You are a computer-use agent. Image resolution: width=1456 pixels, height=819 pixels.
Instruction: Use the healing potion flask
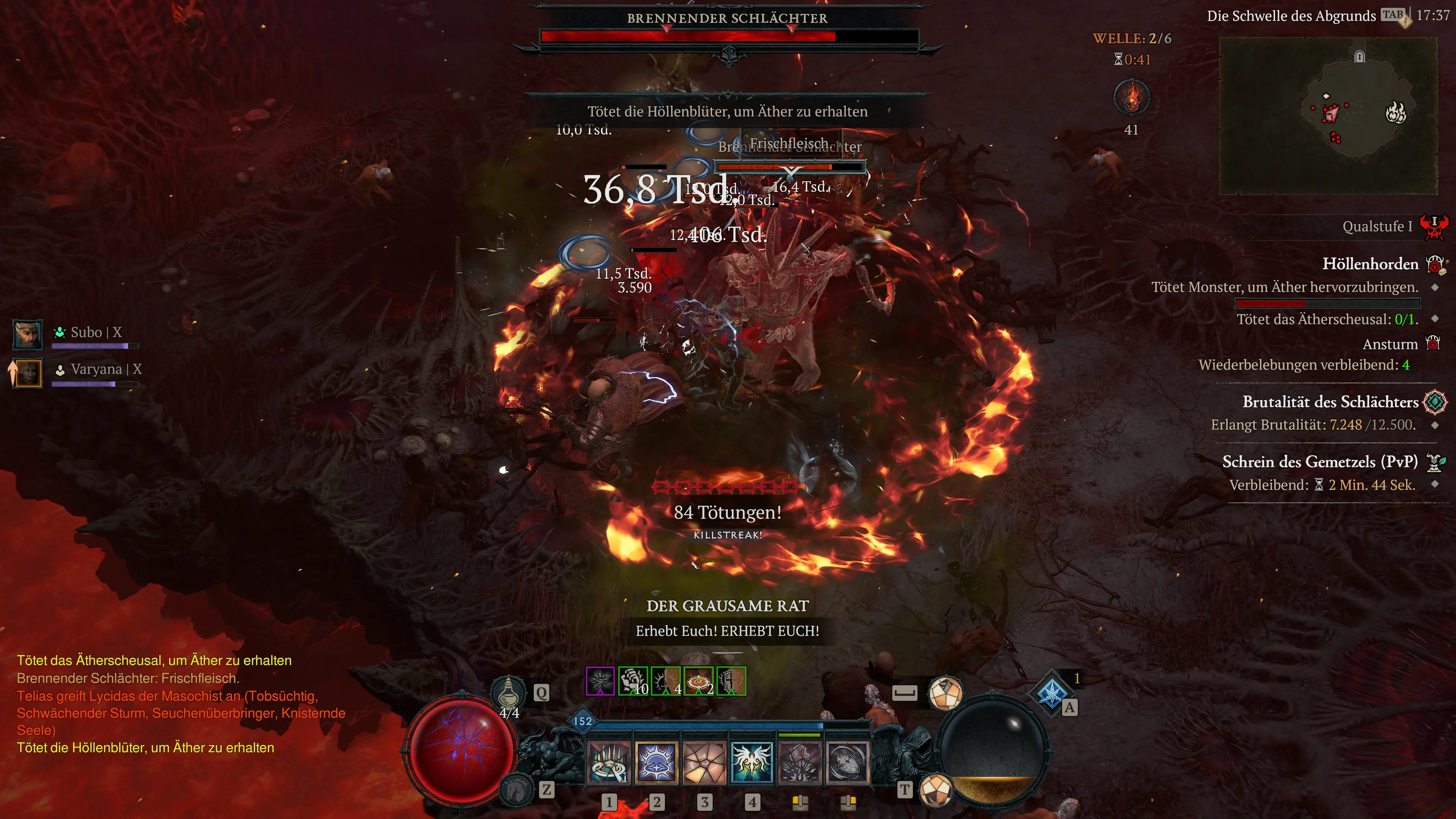coord(509,691)
